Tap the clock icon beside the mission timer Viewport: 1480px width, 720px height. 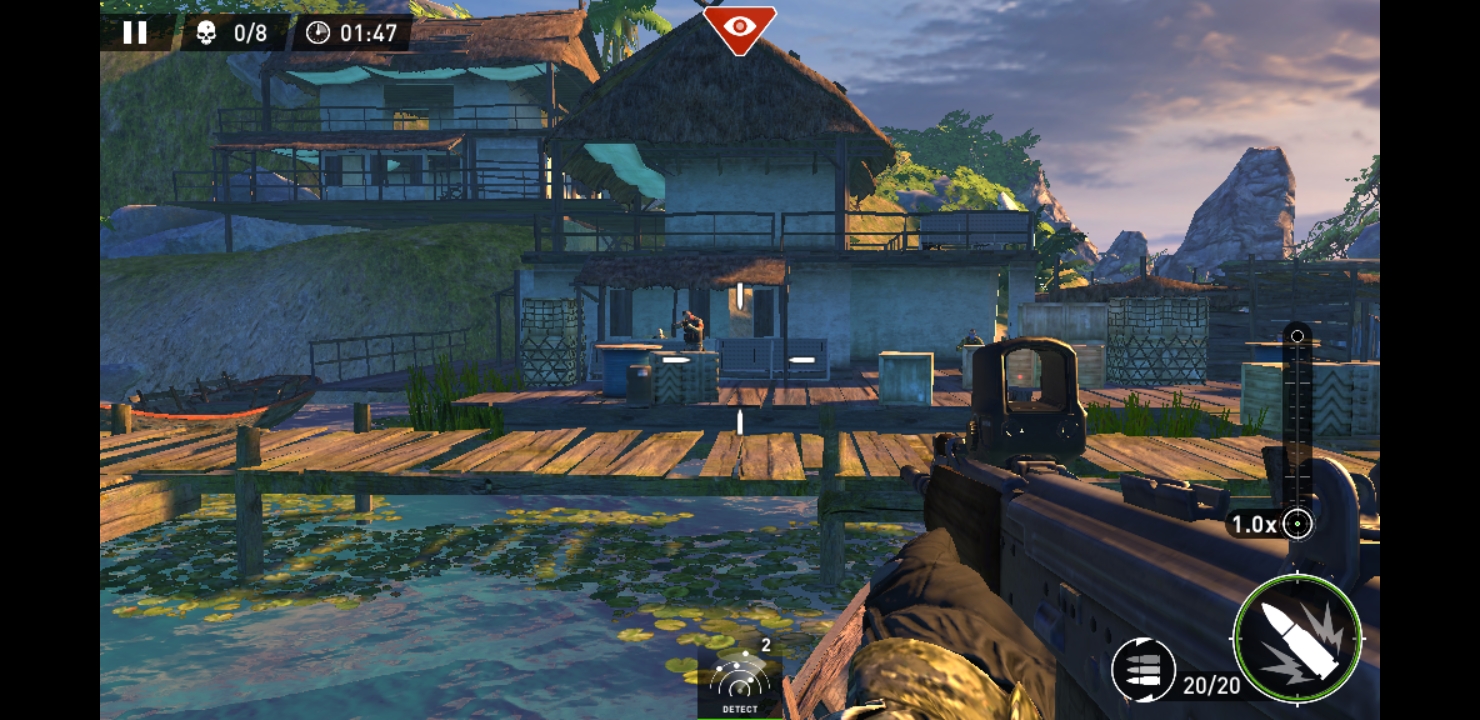coord(320,31)
